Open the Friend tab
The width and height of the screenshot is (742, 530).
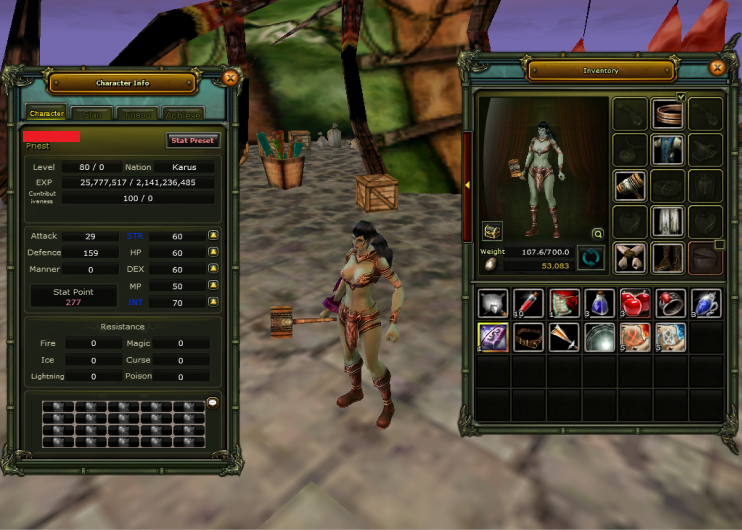pos(137,114)
